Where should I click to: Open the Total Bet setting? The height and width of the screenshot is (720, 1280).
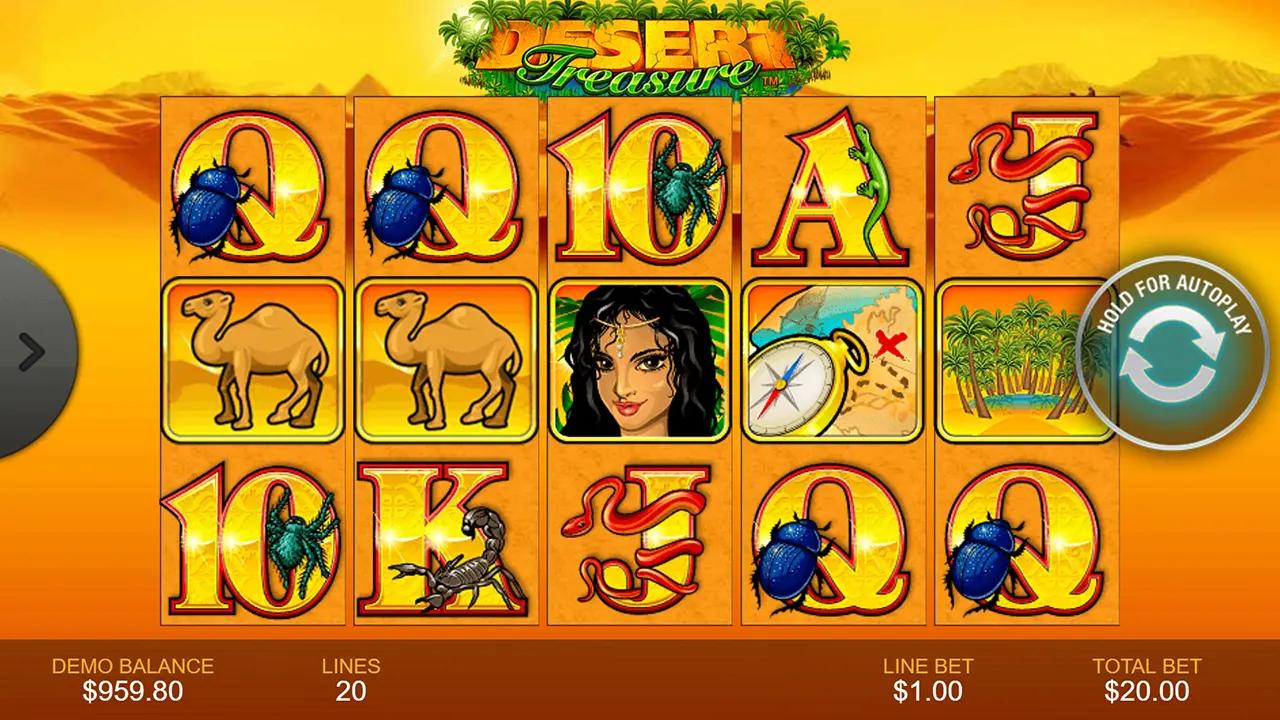click(x=1146, y=680)
